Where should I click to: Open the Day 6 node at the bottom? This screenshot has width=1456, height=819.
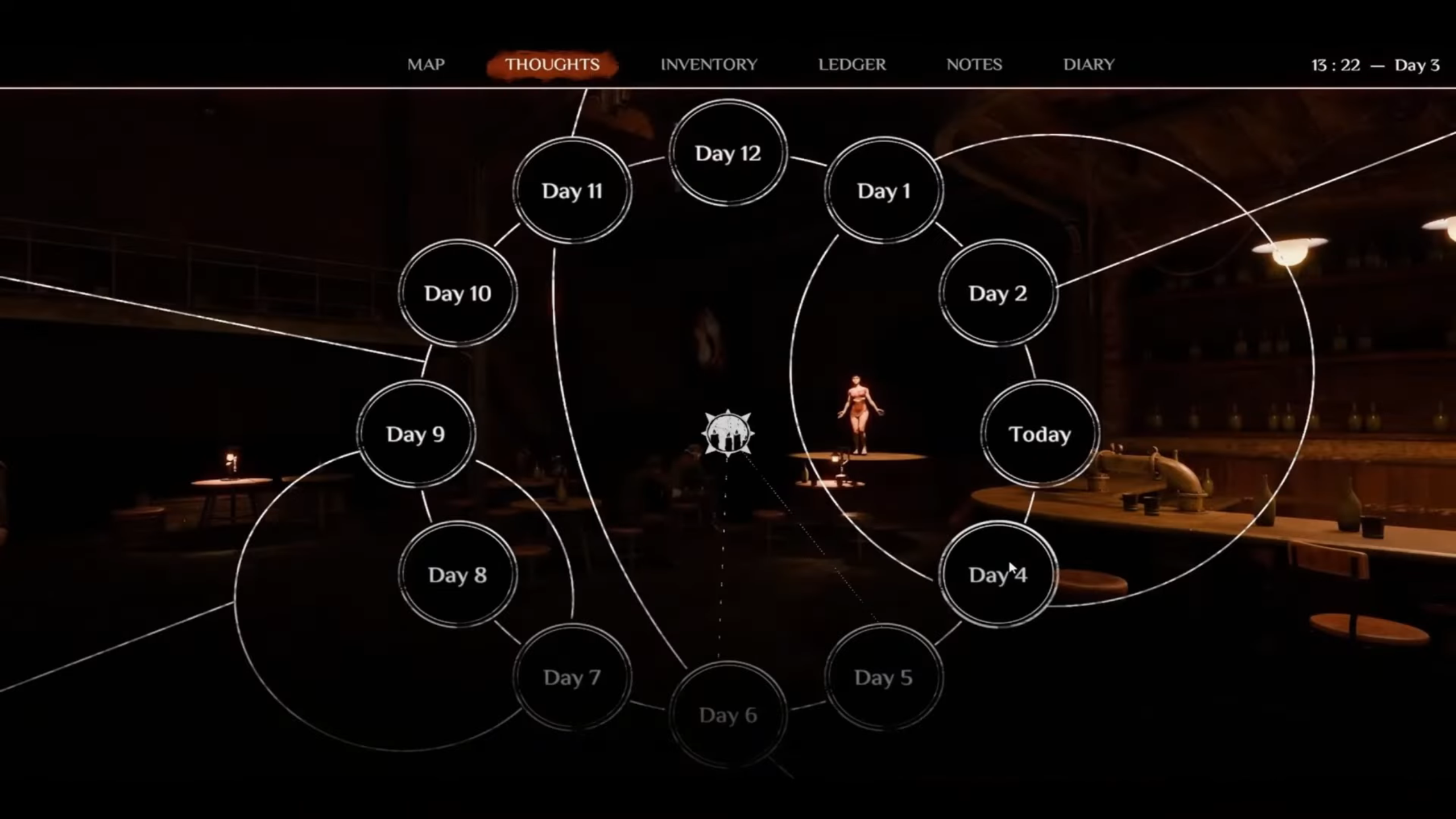729,714
